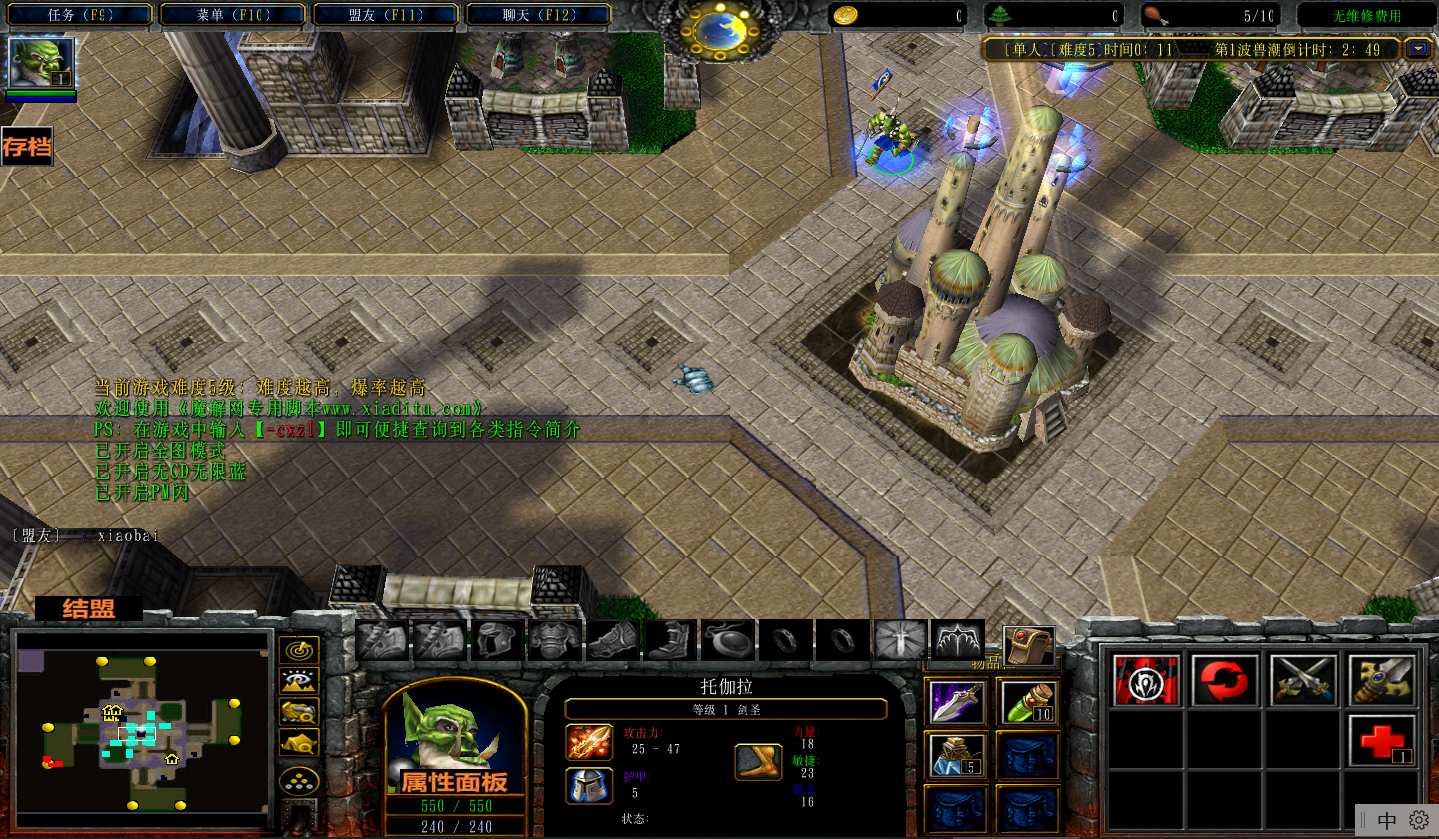Screen dimensions: 1439x839
Task: Toggle minimap terrain display button
Action: coord(299,681)
